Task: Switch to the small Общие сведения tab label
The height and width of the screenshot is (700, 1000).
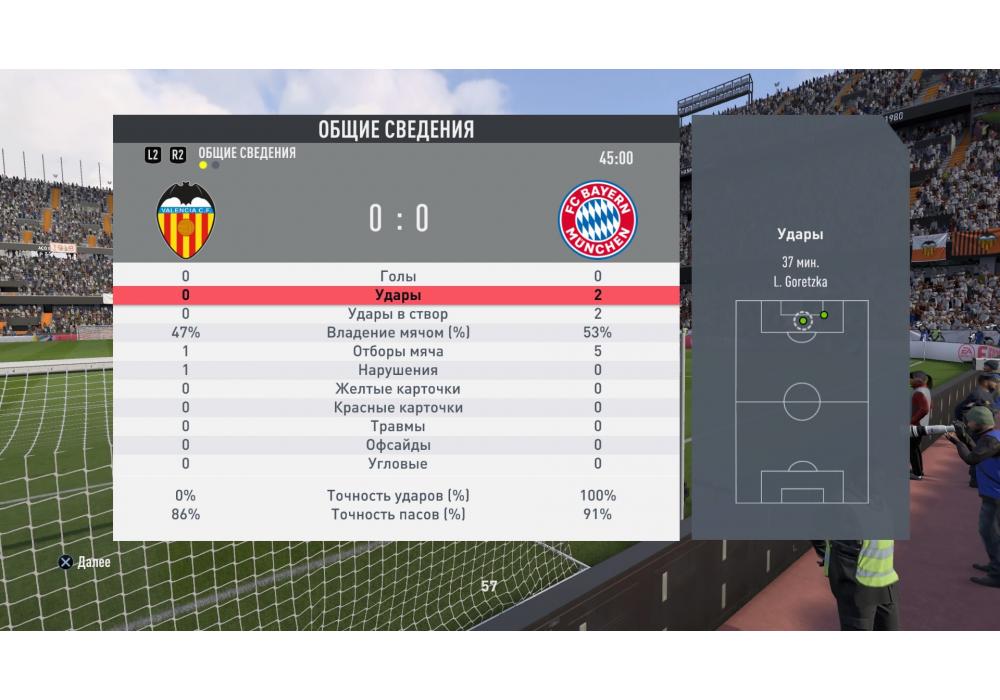Action: point(247,153)
